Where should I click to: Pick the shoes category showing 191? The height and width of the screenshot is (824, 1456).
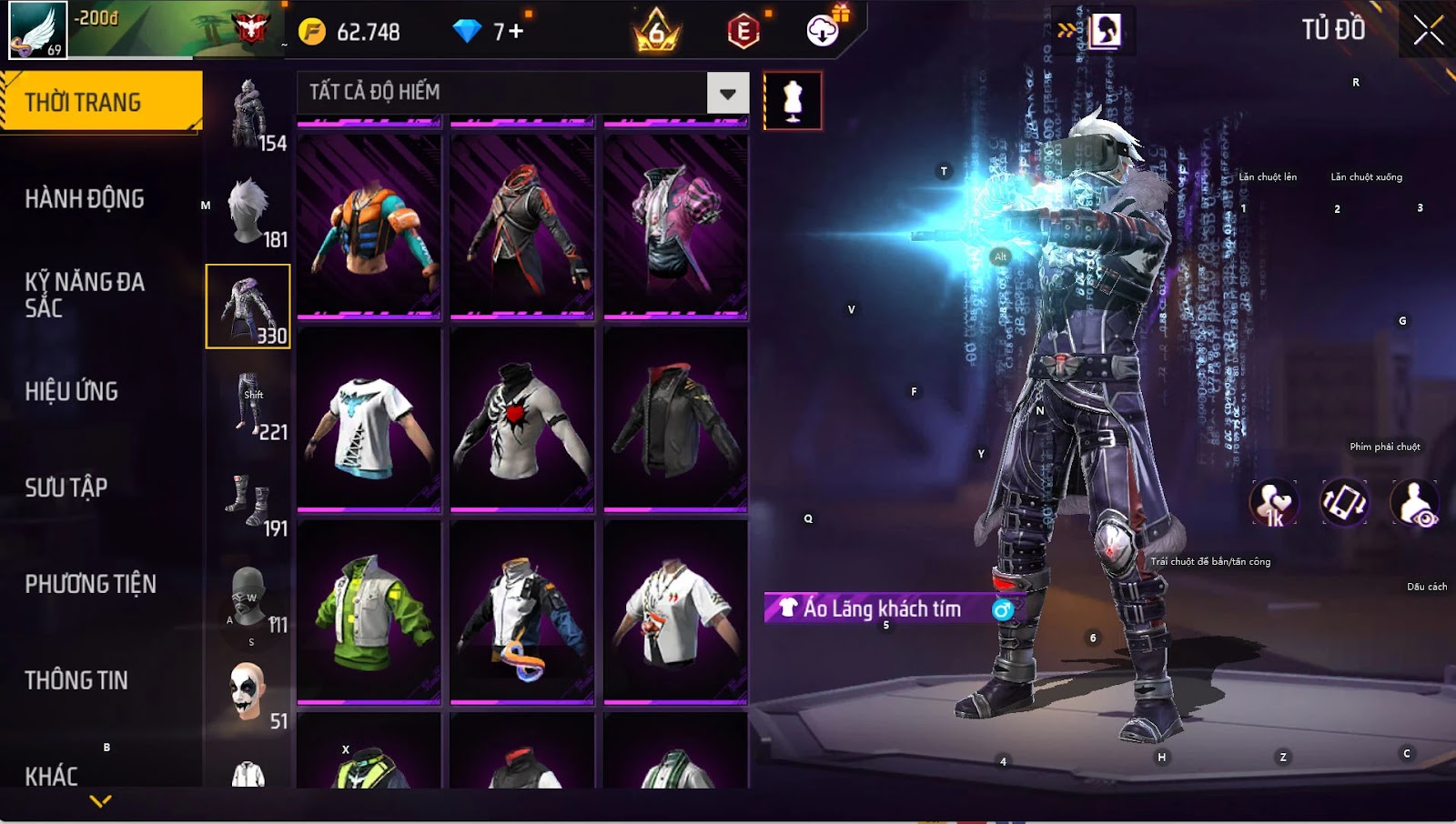pyautogui.click(x=248, y=501)
